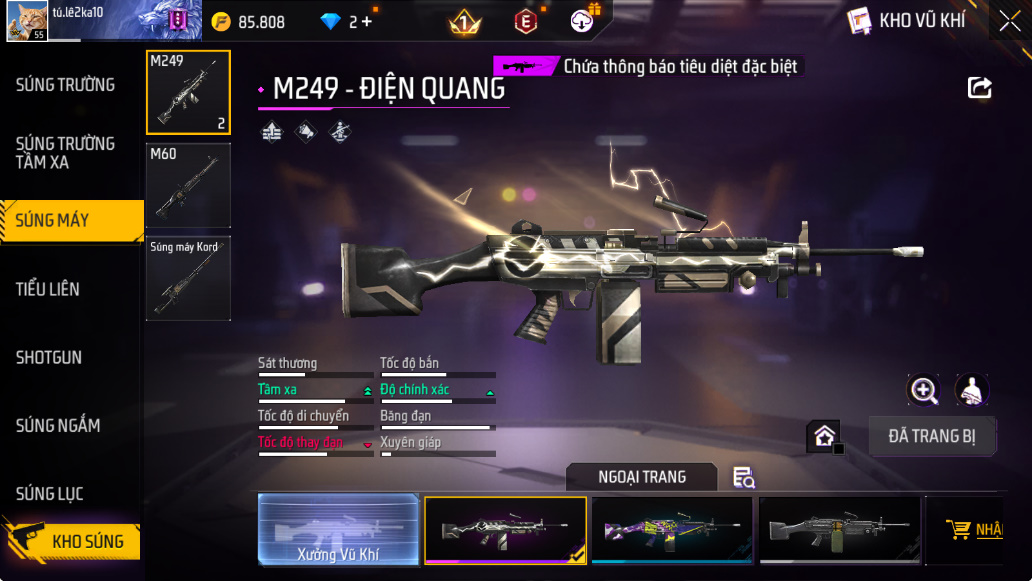Share the weapon using the share icon
This screenshot has width=1032, height=581.
point(980,88)
